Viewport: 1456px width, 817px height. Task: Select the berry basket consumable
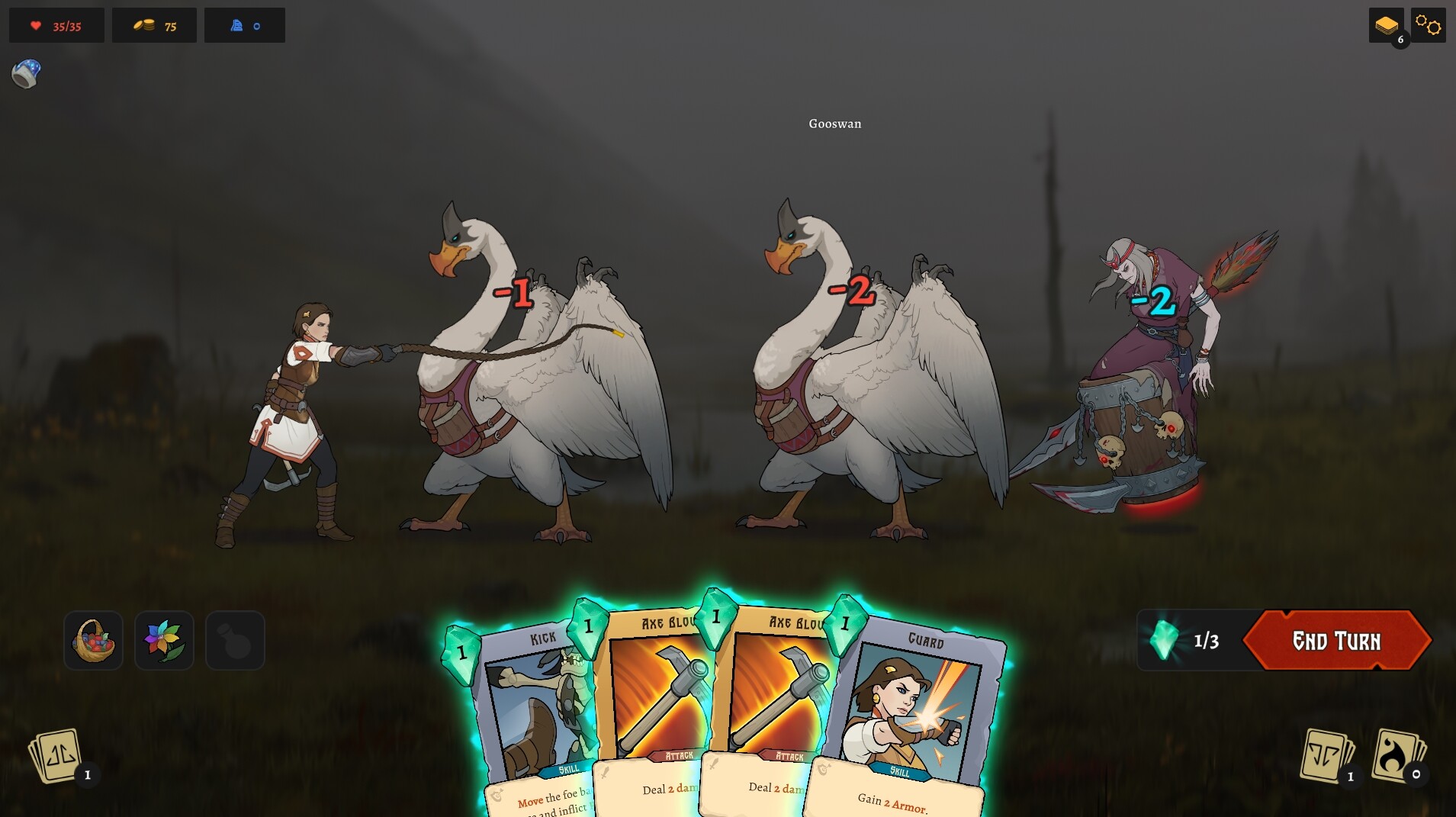click(x=93, y=640)
